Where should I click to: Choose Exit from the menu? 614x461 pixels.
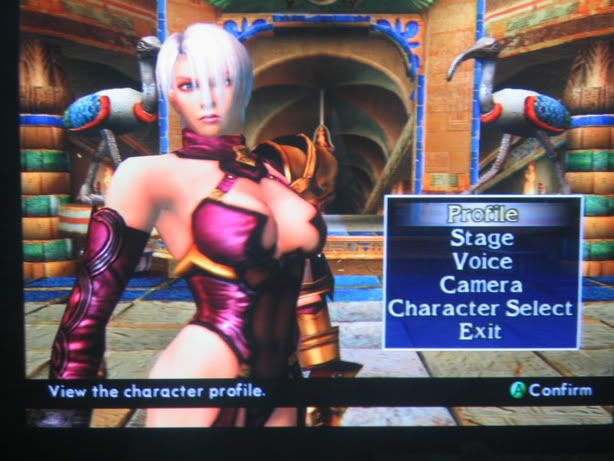480,332
